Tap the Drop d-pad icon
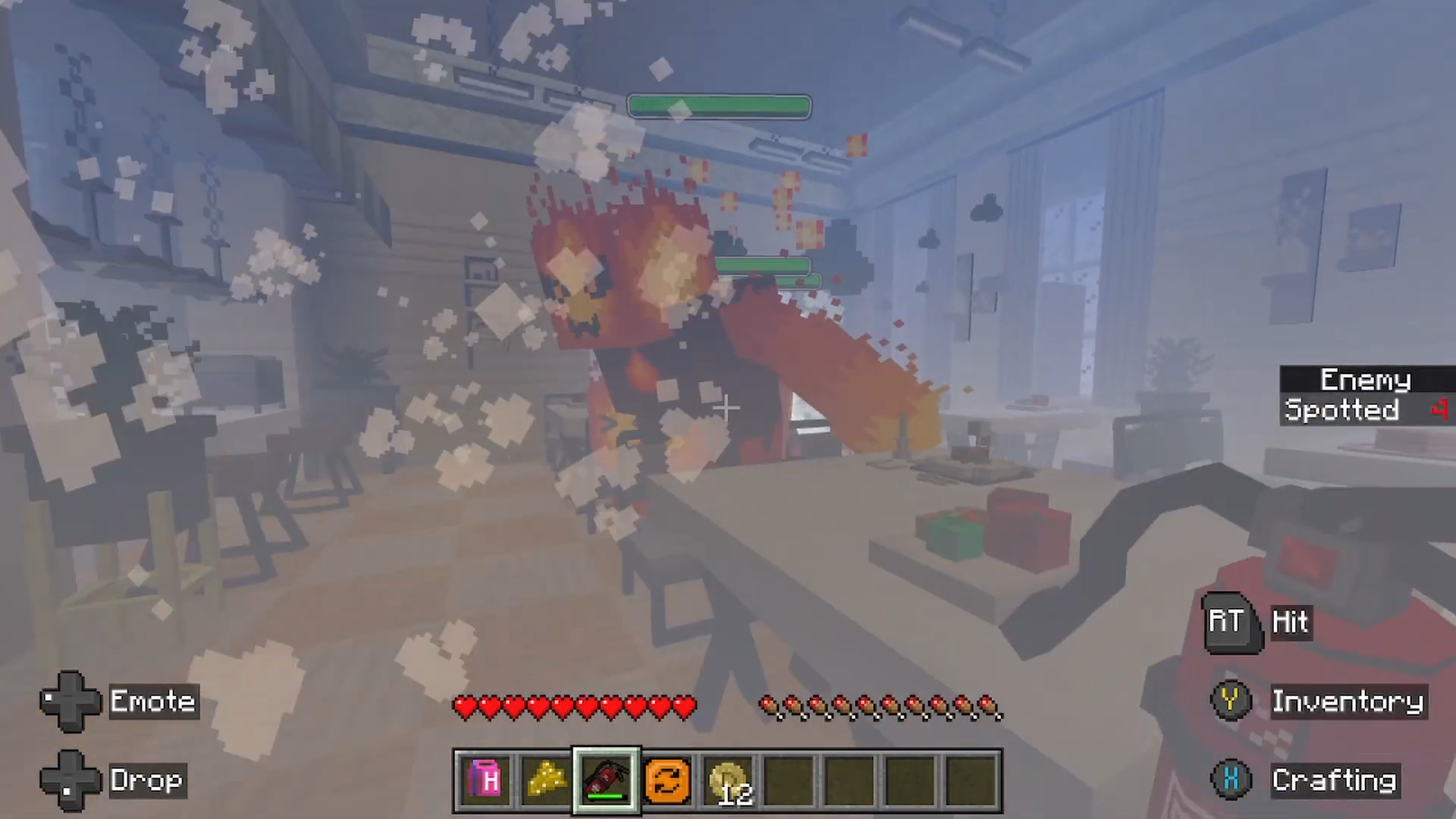 [x=70, y=780]
